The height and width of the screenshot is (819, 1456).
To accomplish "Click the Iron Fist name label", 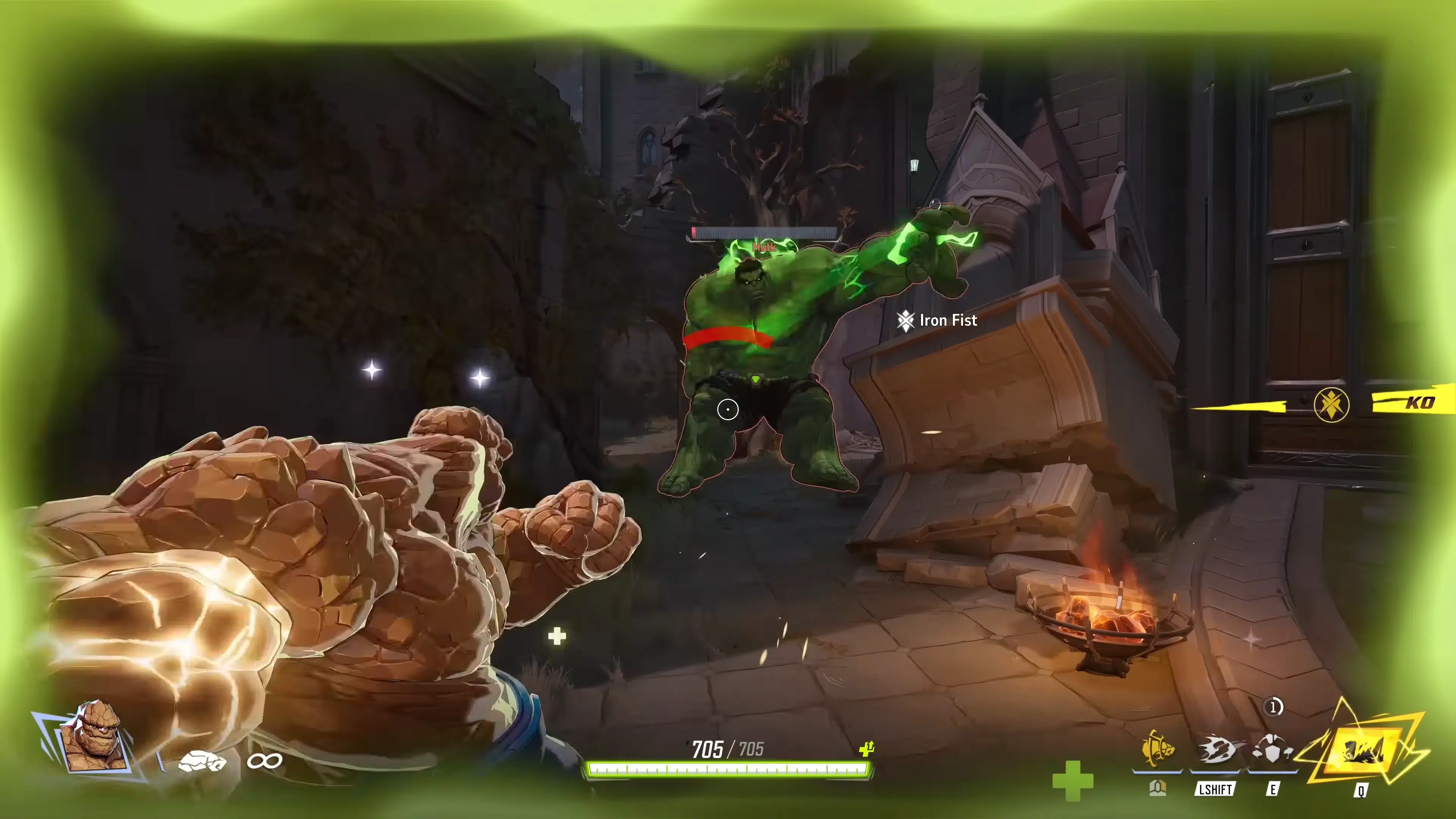I will (947, 320).
